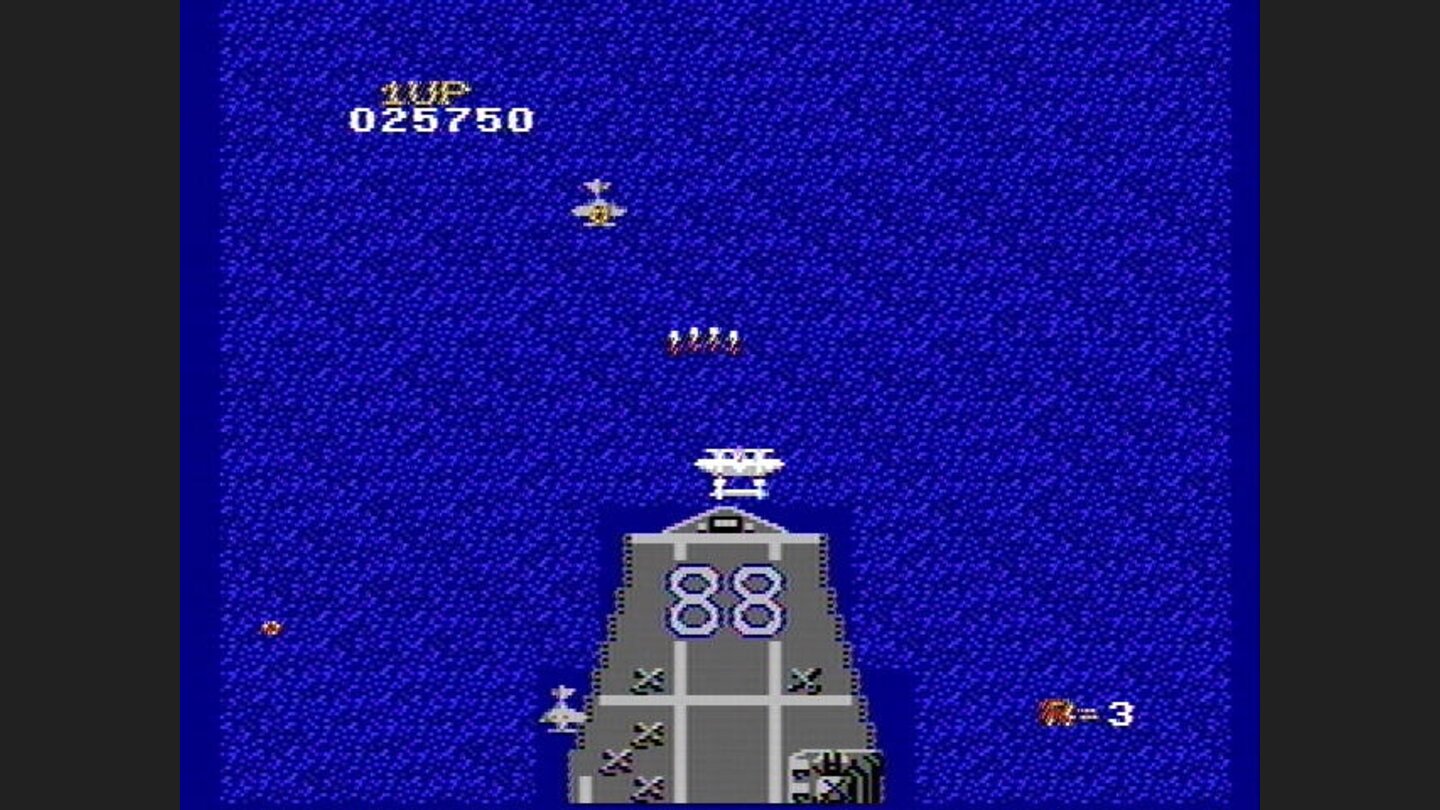
Task: Click the cluster of falling bombs
Action: 702,340
